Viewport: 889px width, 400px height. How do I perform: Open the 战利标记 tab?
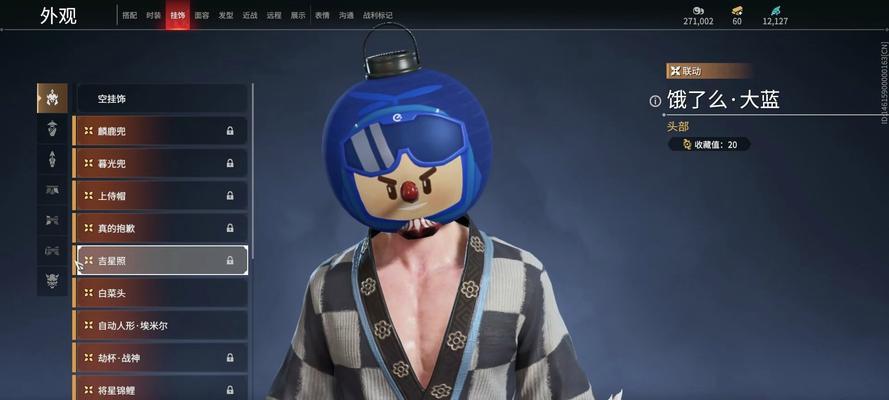[376, 16]
